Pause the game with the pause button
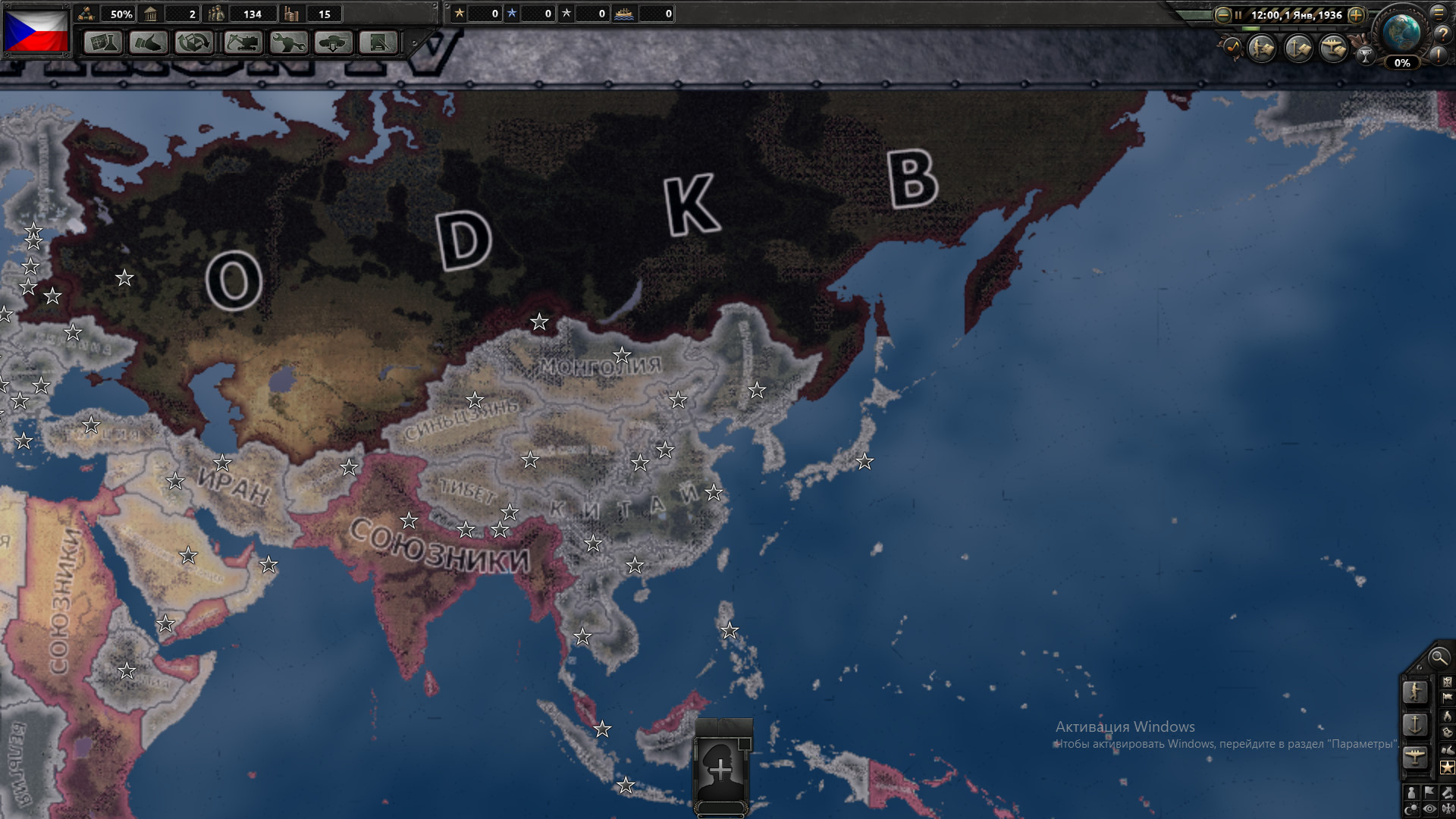The image size is (1456, 819). pos(1238,14)
